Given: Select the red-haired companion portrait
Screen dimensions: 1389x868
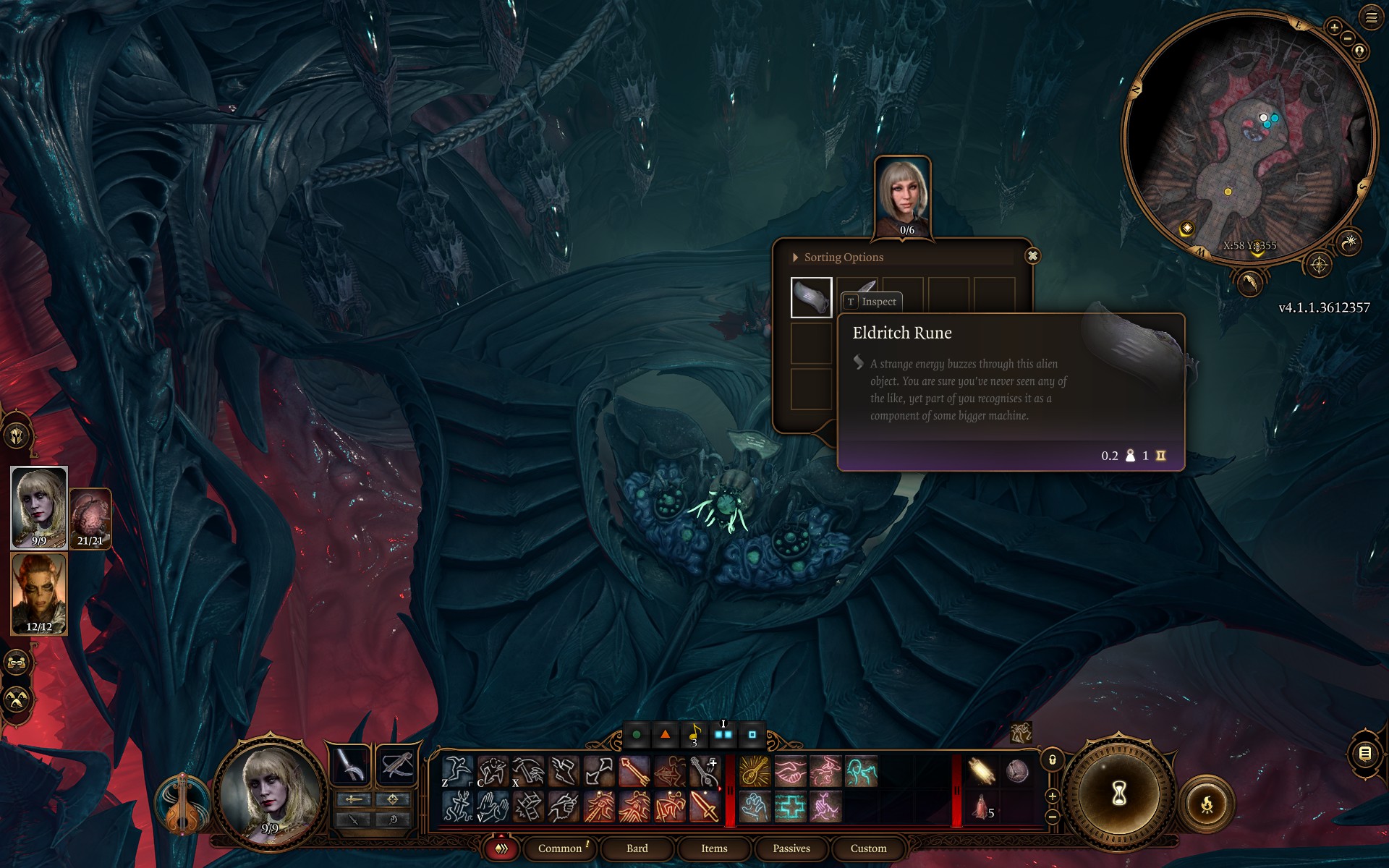Looking at the screenshot, I should click(39, 593).
